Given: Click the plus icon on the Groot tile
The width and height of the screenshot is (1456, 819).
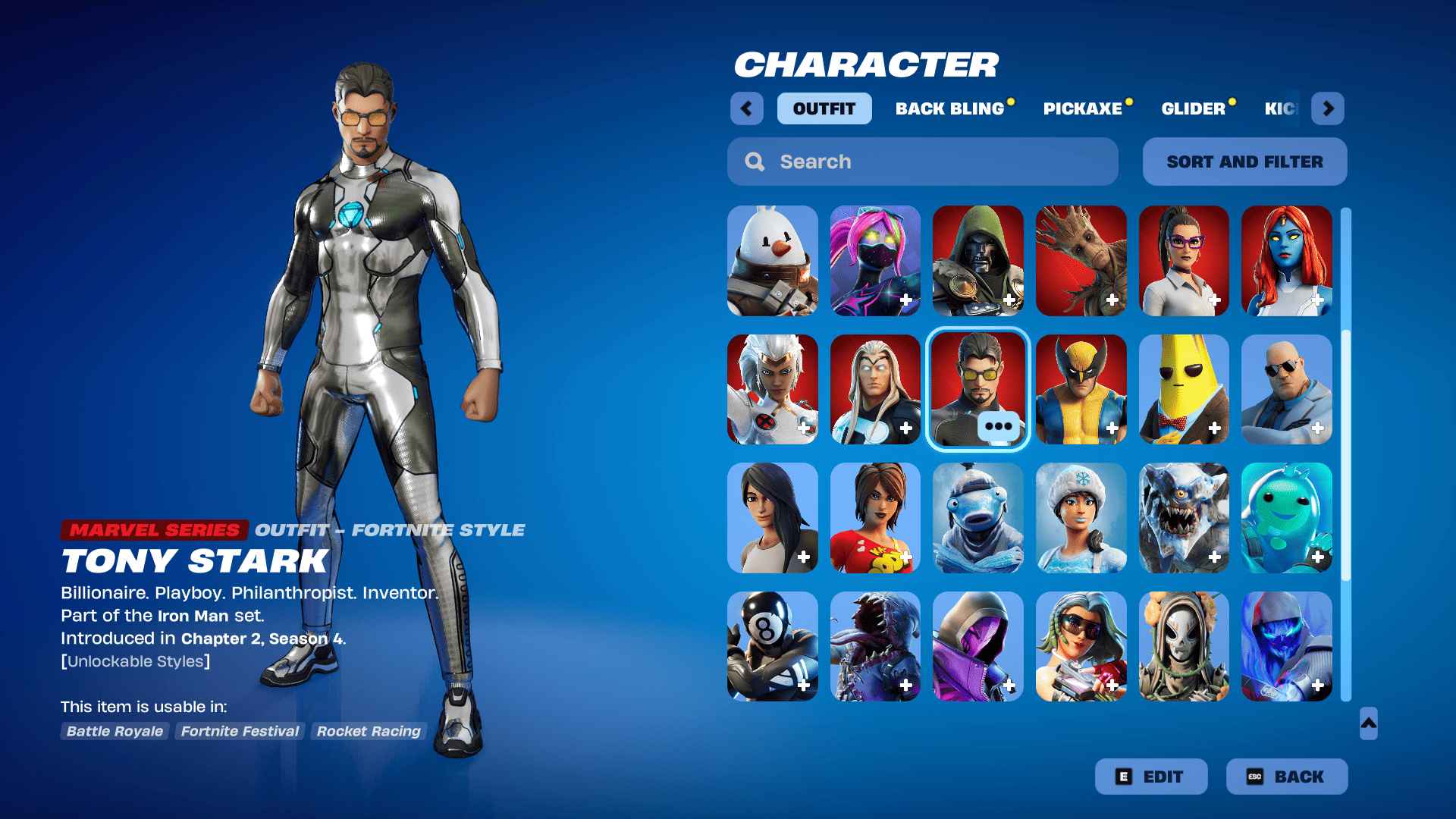Looking at the screenshot, I should (1112, 300).
